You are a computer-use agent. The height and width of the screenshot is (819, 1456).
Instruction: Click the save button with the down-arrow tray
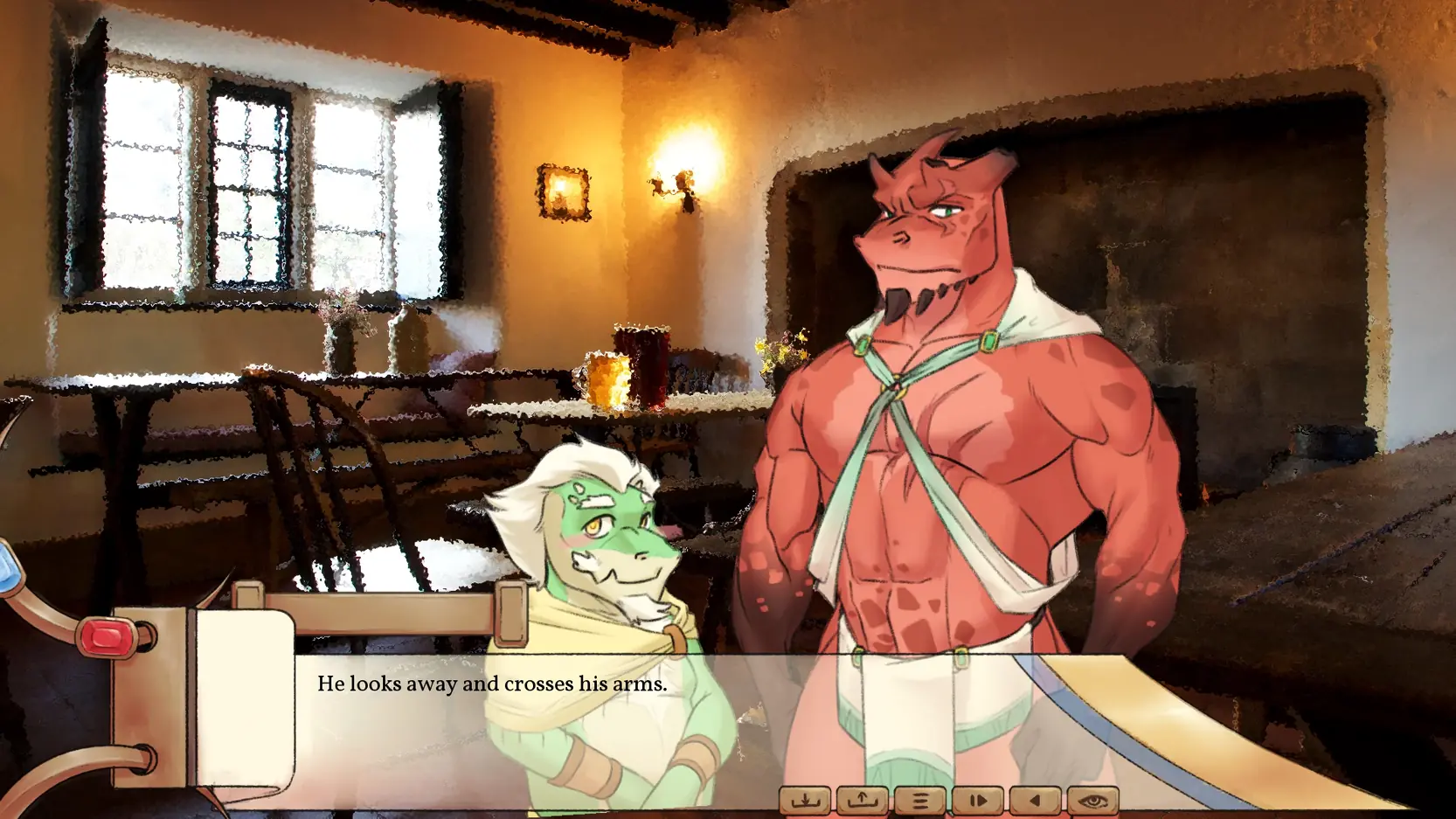[805, 800]
